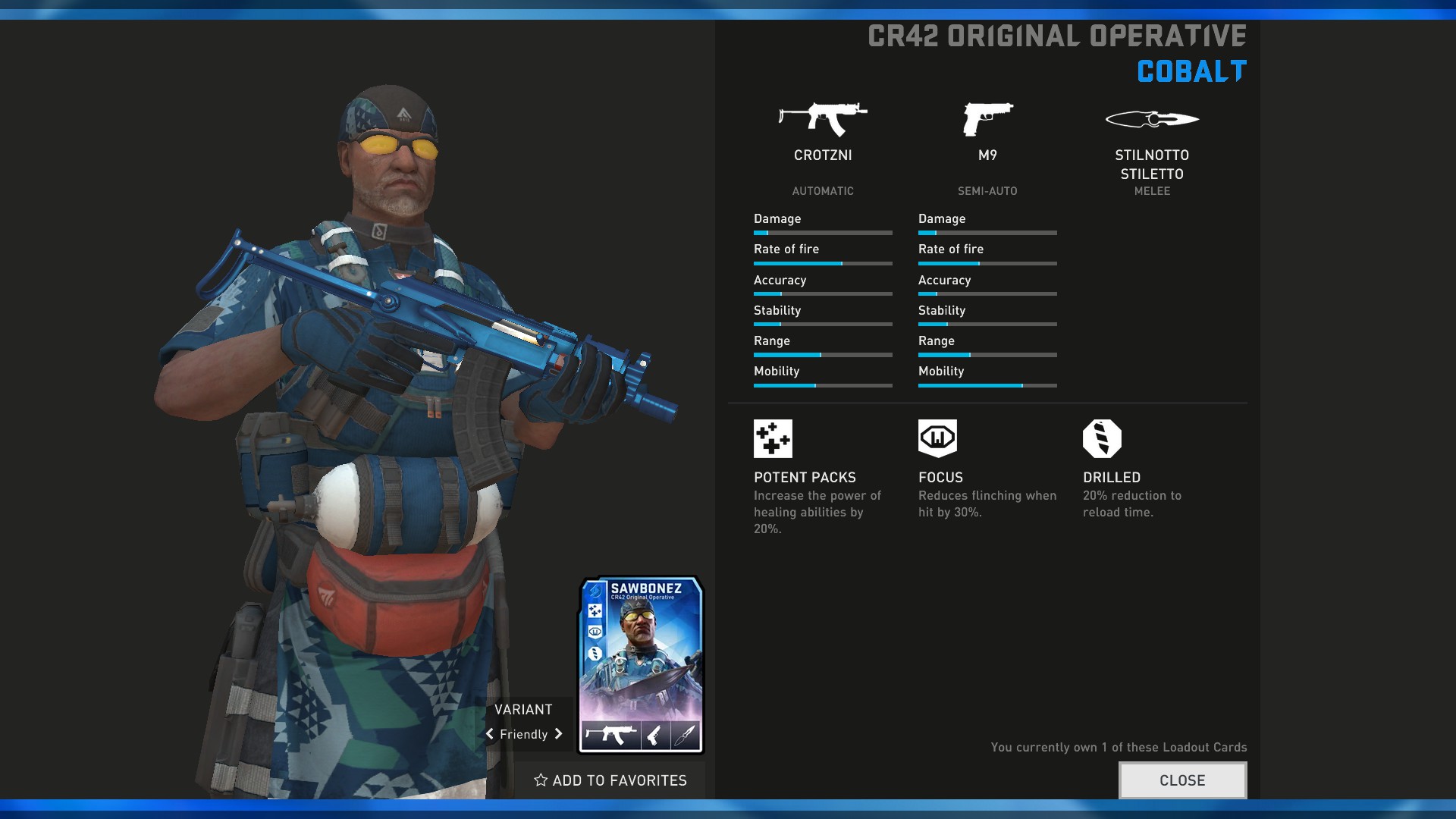Click the Focus perk icon

click(x=937, y=438)
